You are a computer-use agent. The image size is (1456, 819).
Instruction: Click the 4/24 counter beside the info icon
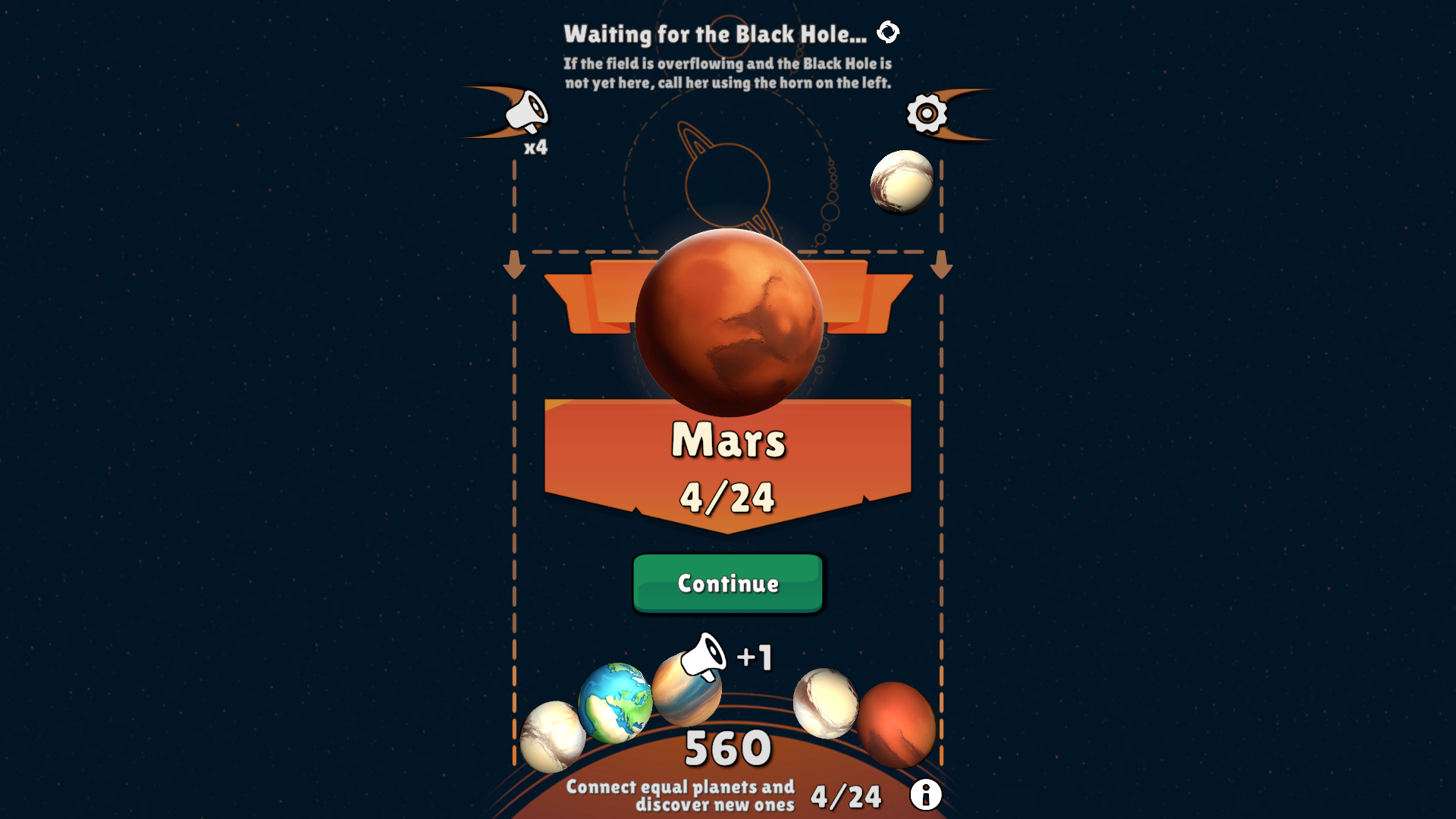[x=846, y=794]
